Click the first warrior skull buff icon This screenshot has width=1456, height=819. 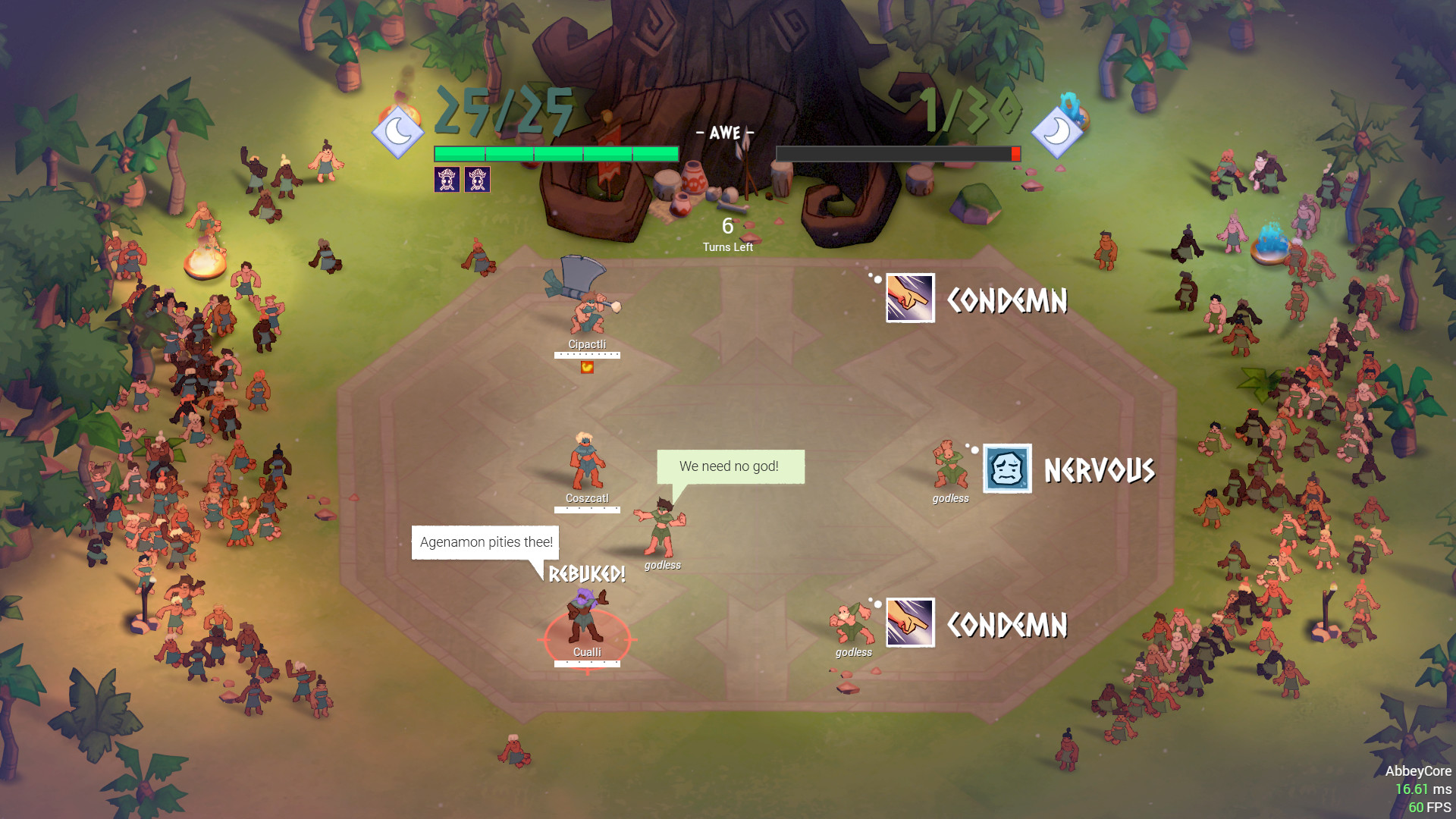click(446, 179)
